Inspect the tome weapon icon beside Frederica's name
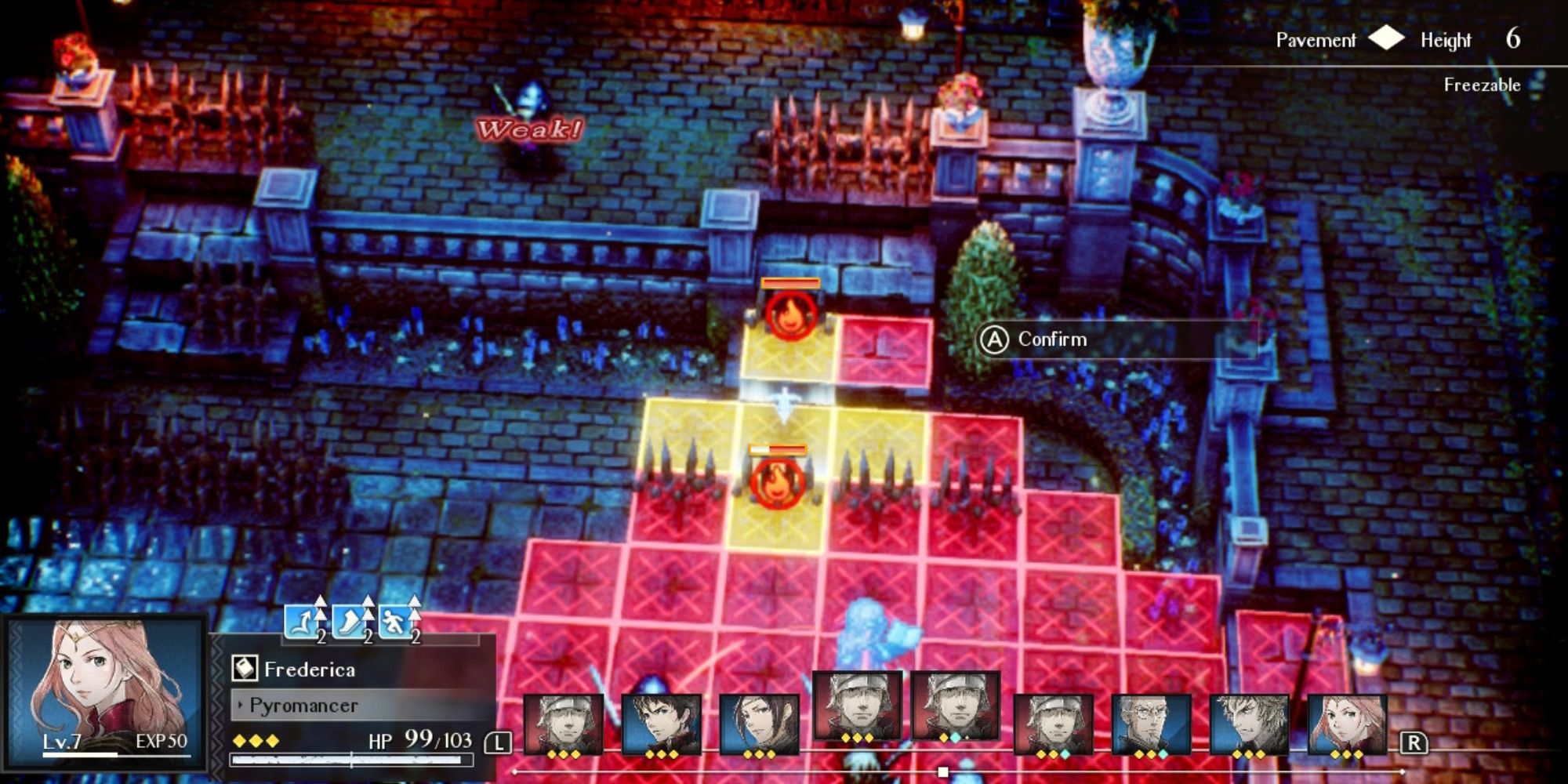 click(x=245, y=669)
